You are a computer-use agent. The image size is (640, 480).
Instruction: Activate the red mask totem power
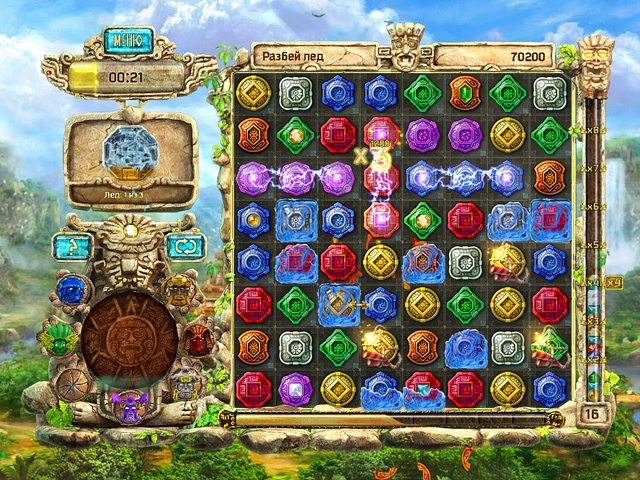198,339
